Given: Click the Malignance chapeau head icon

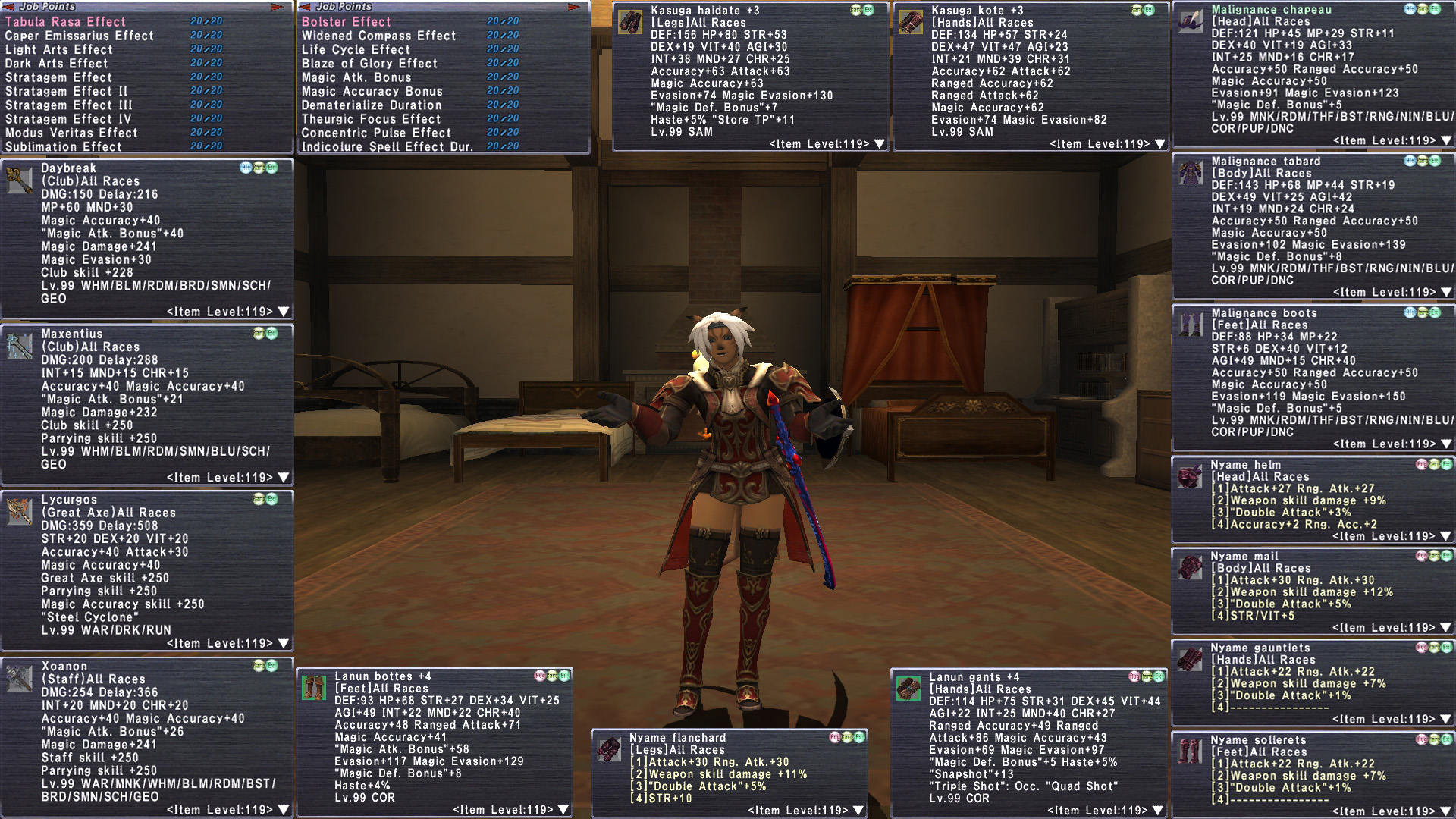Looking at the screenshot, I should (x=1191, y=21).
